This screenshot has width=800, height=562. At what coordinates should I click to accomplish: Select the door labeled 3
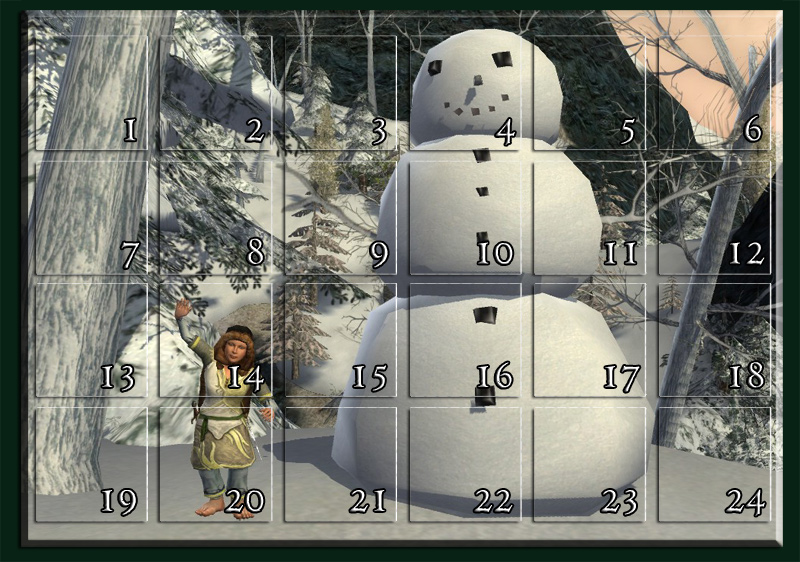340,94
